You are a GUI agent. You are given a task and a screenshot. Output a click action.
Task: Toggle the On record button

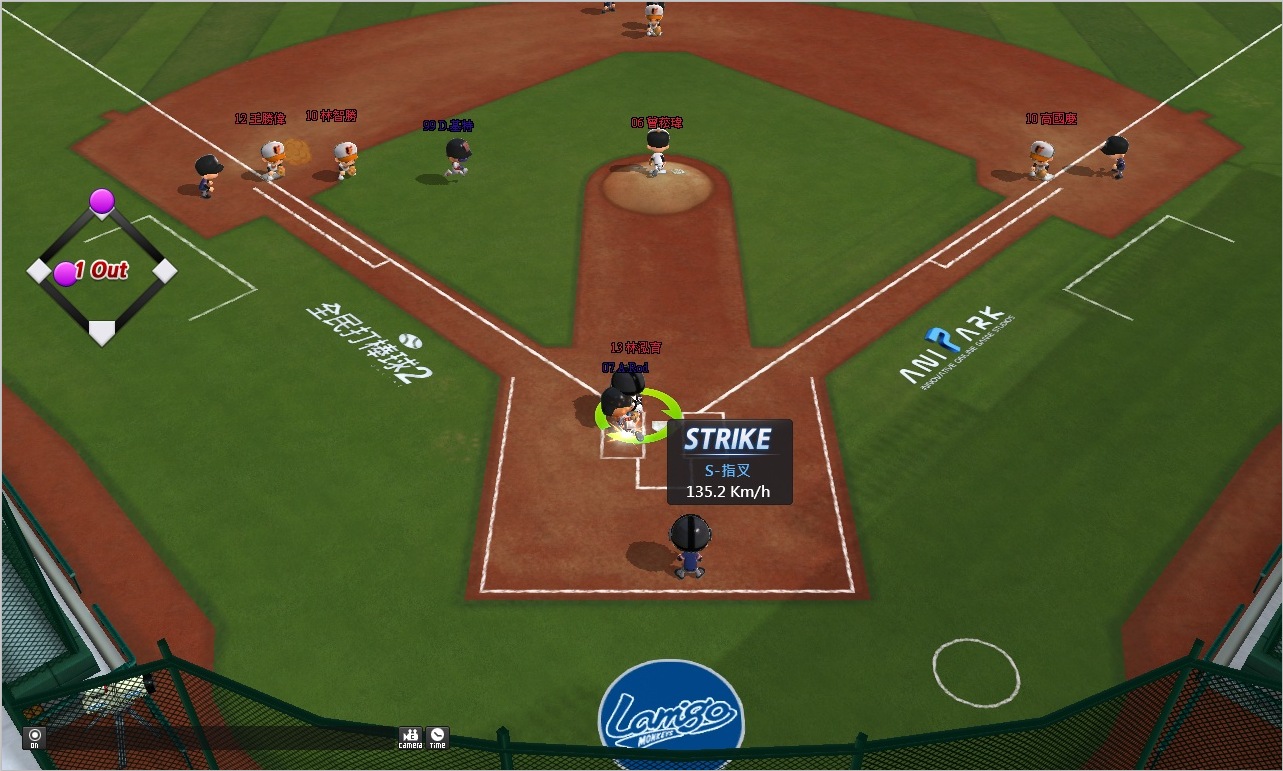click(x=34, y=739)
